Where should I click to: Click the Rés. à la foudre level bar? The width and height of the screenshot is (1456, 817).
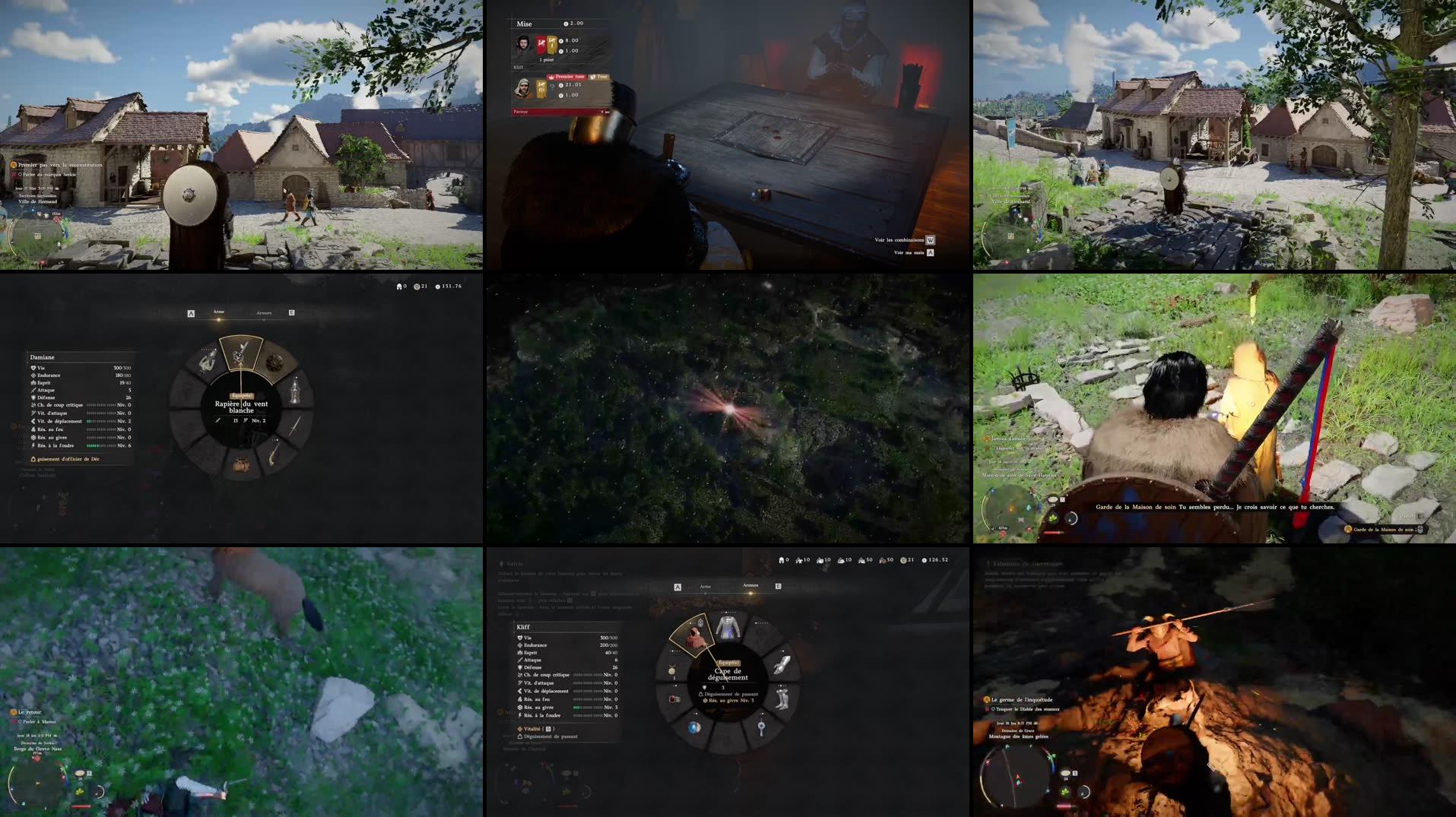pyautogui.click(x=99, y=444)
